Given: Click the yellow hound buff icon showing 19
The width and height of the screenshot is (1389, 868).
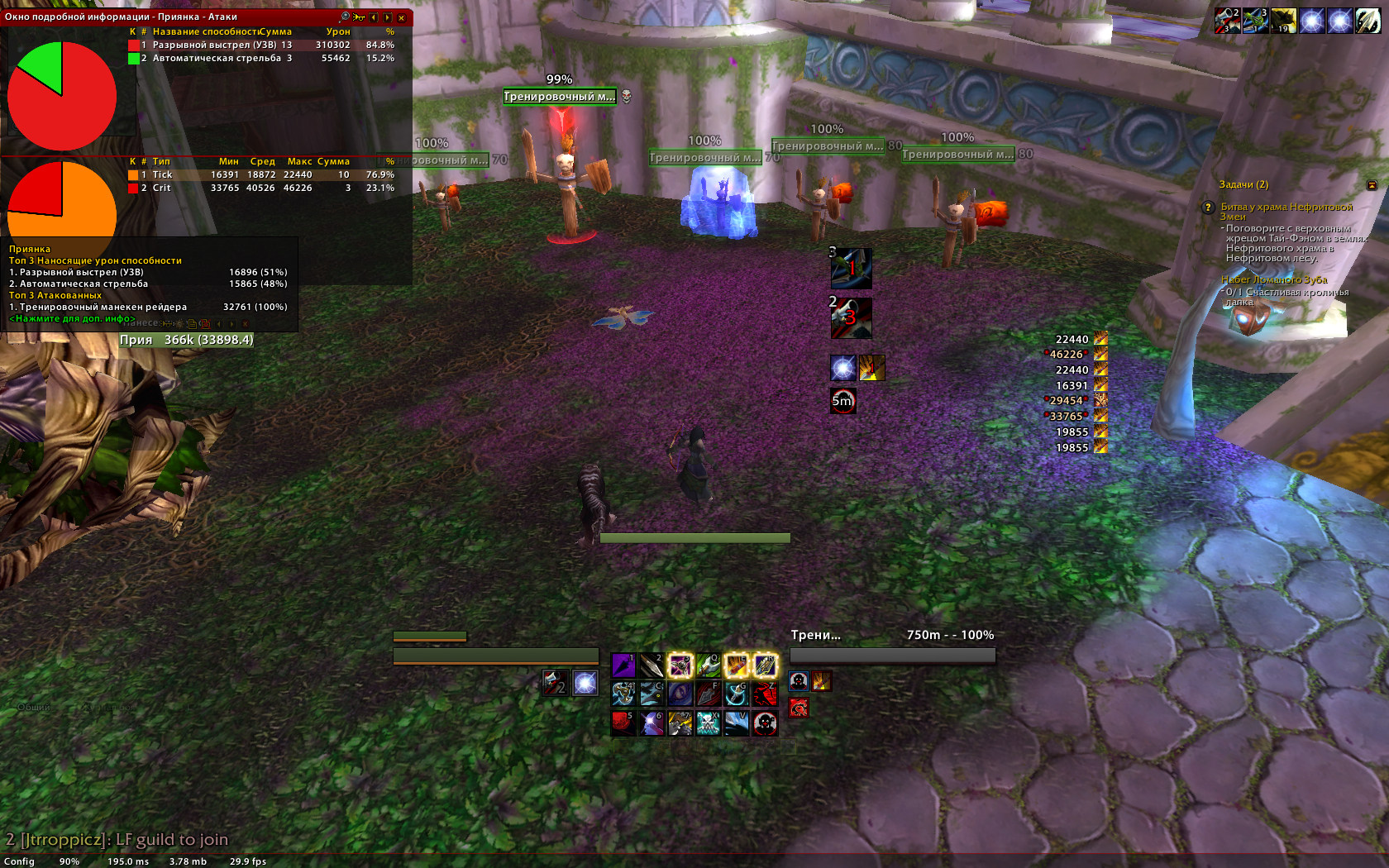Looking at the screenshot, I should 1283,21.
